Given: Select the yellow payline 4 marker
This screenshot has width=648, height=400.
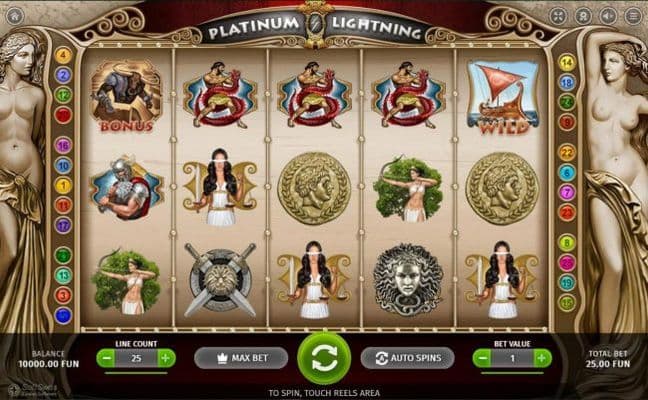Looking at the screenshot, I should coord(63,55).
